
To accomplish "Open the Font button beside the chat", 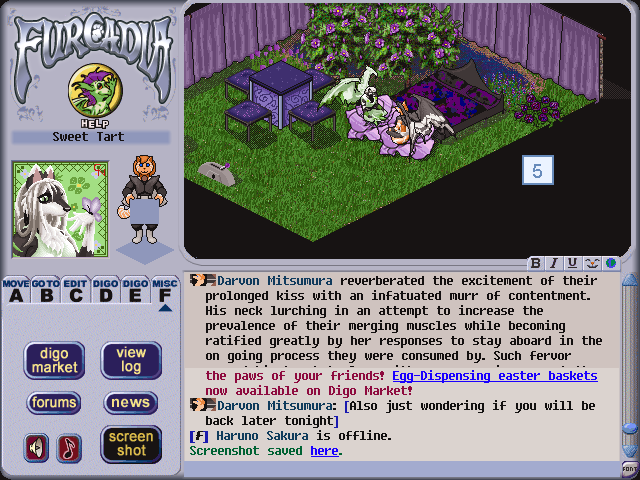I will click(x=630, y=468).
